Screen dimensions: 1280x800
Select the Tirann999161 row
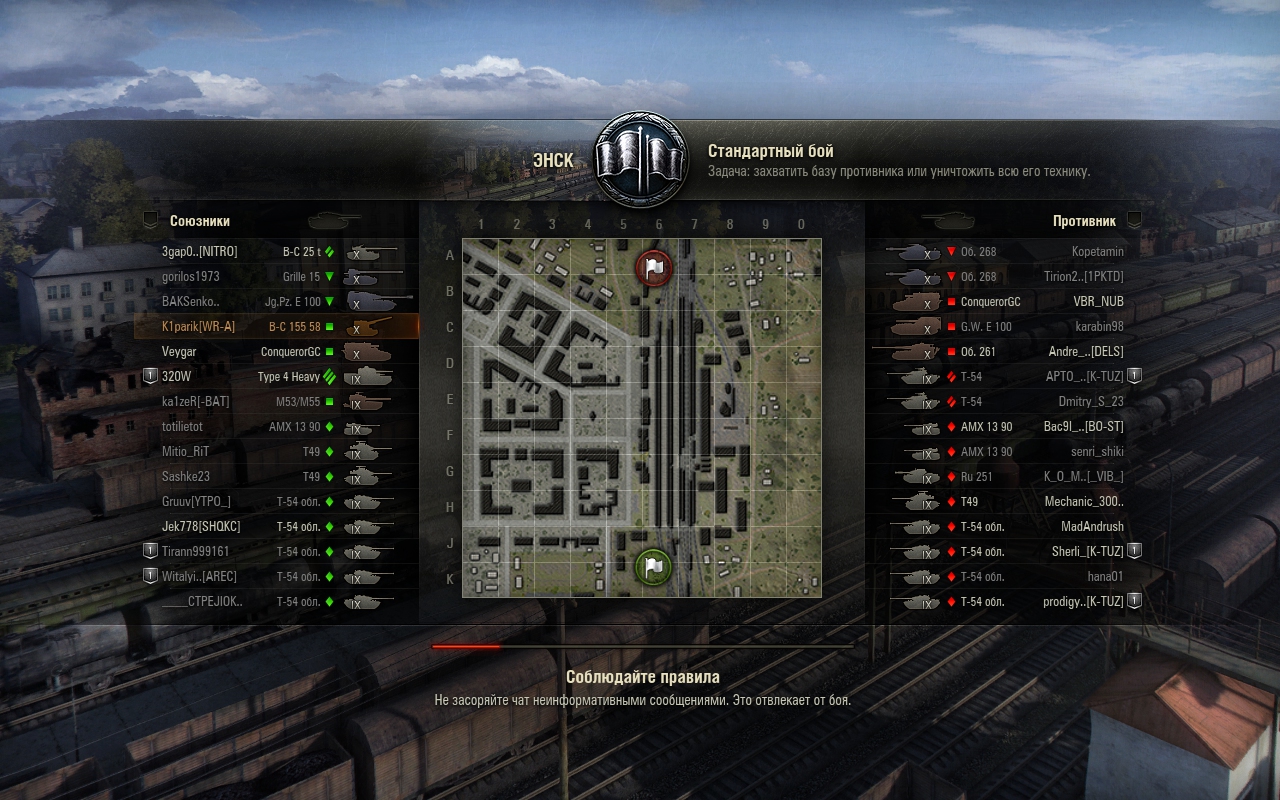[x=277, y=552]
